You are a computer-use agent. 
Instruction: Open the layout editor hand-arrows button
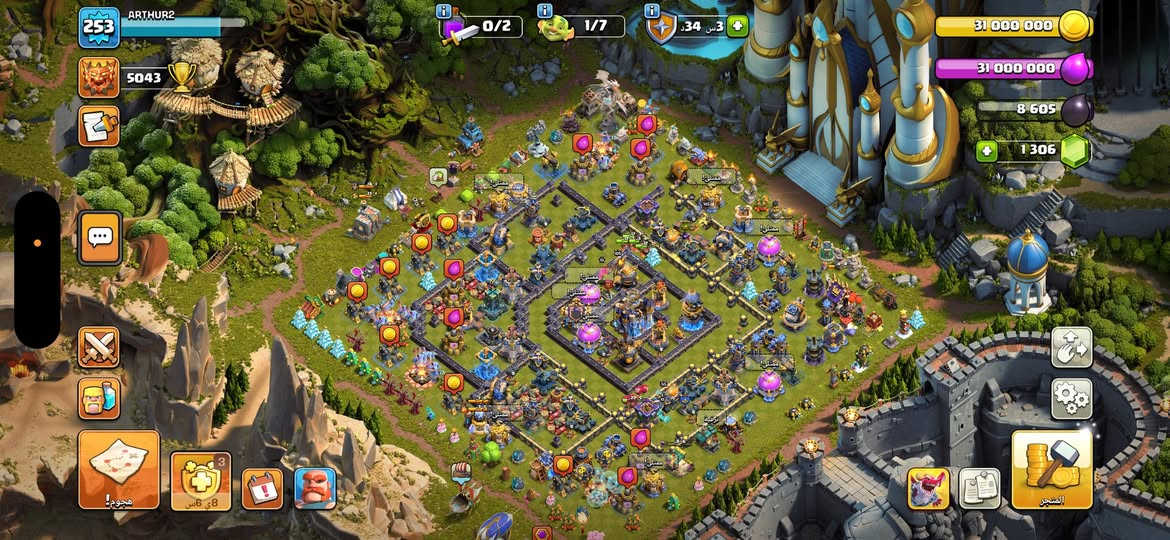coord(1071,347)
